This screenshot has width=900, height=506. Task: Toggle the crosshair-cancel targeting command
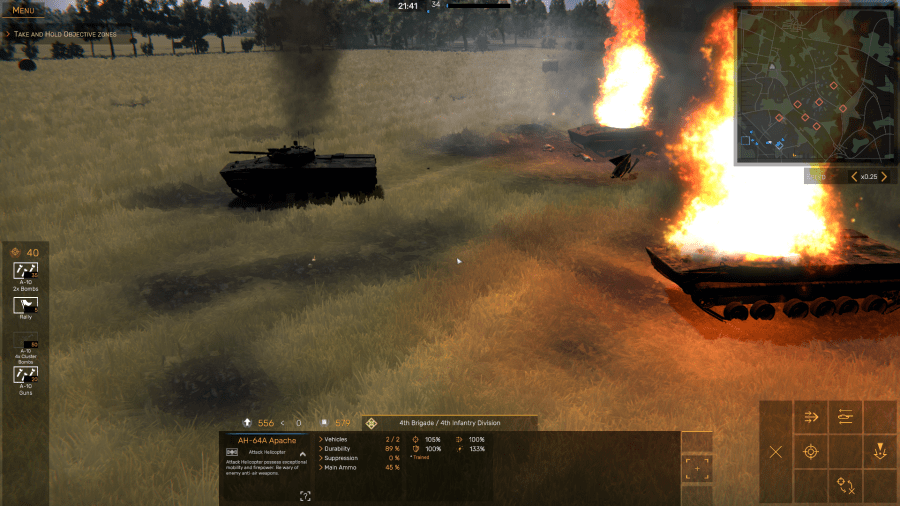(846, 486)
